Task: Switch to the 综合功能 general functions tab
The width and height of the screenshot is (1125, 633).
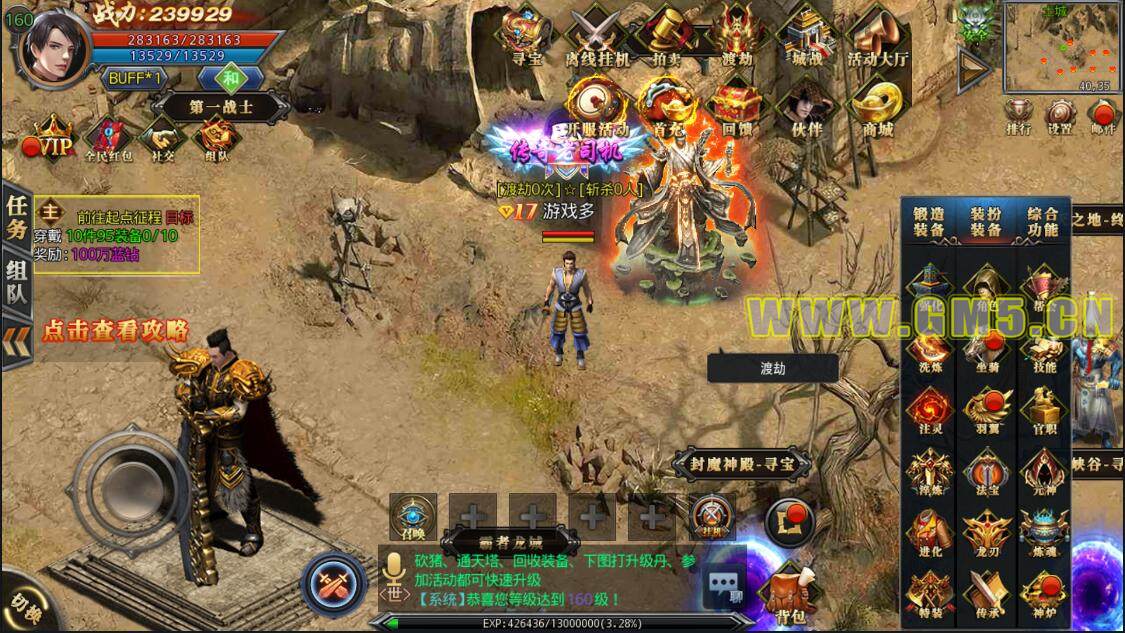Action: tap(1043, 221)
